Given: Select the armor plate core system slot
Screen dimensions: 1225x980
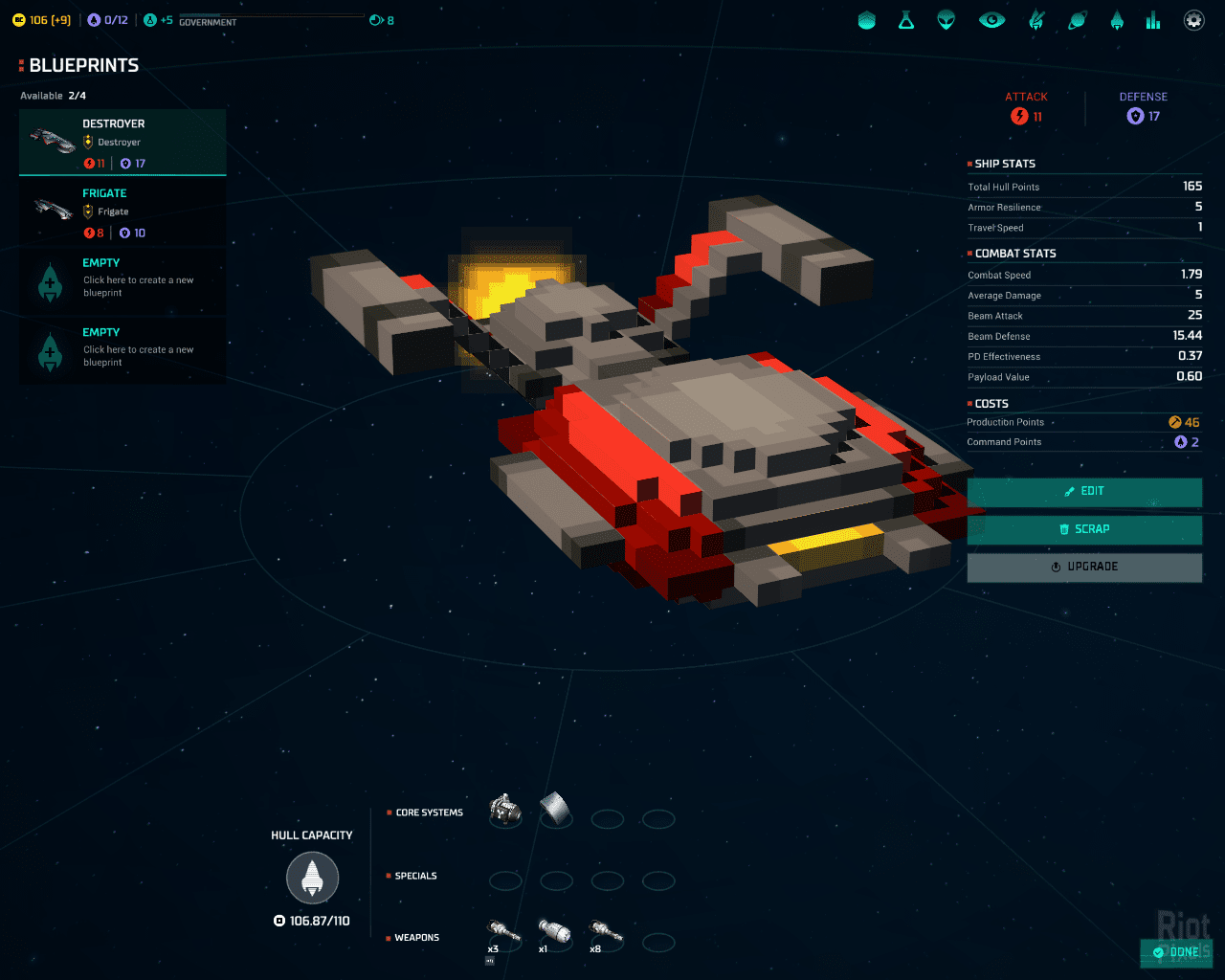Looking at the screenshot, I should click(556, 811).
